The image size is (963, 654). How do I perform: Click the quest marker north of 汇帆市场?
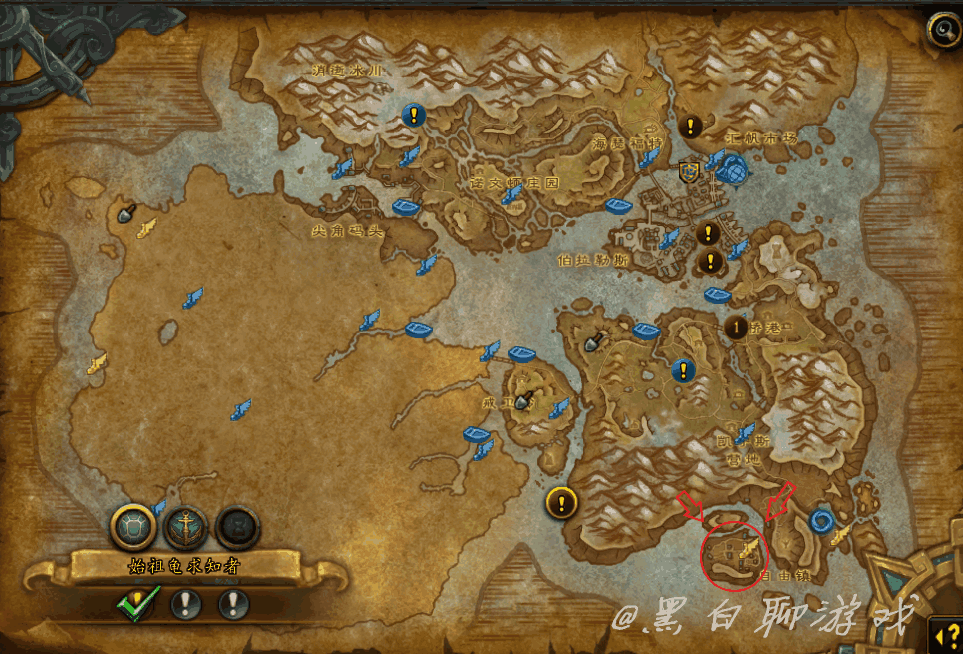[690, 126]
